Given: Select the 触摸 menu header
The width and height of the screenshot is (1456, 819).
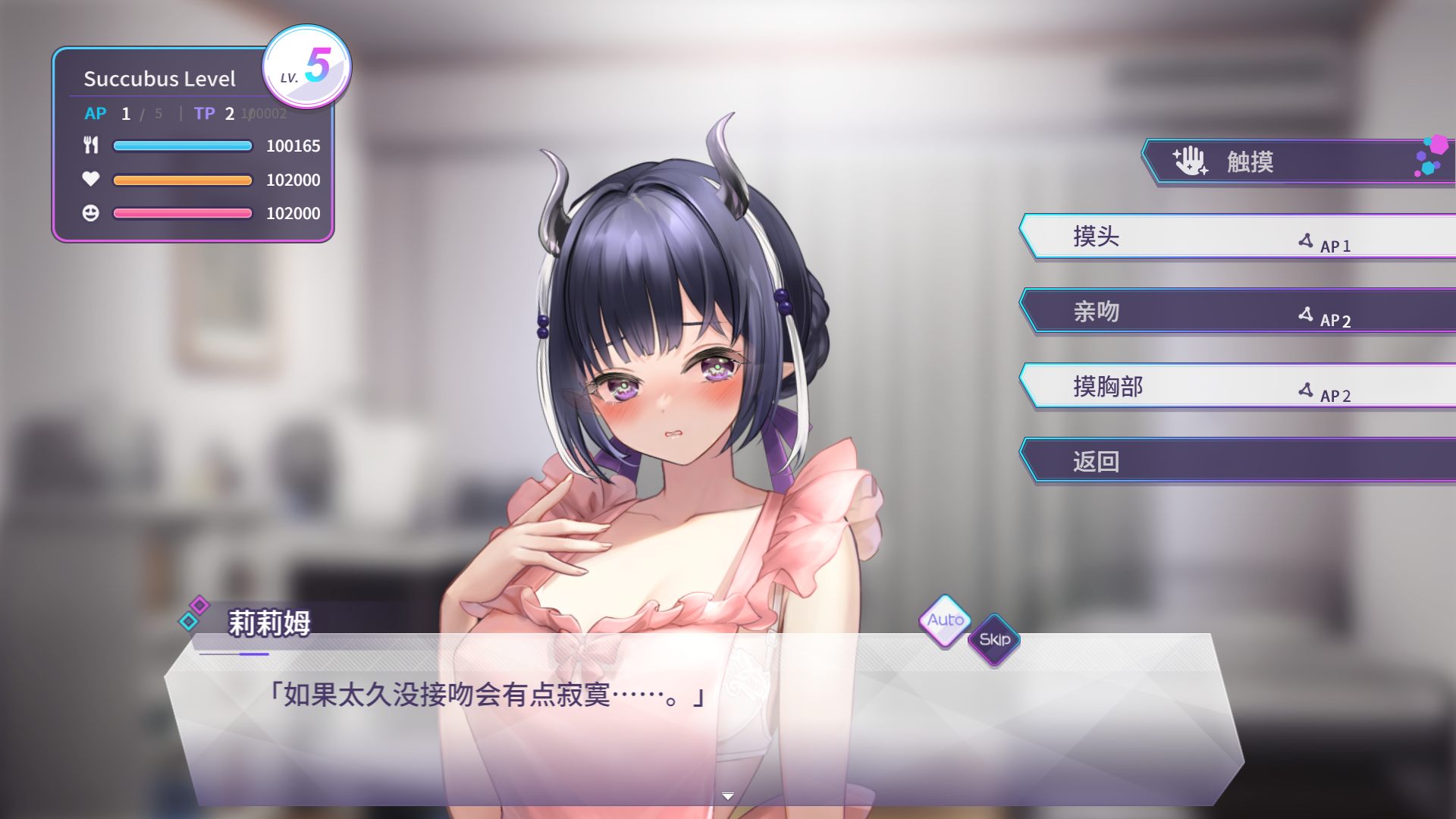Looking at the screenshot, I should coord(1251,160).
